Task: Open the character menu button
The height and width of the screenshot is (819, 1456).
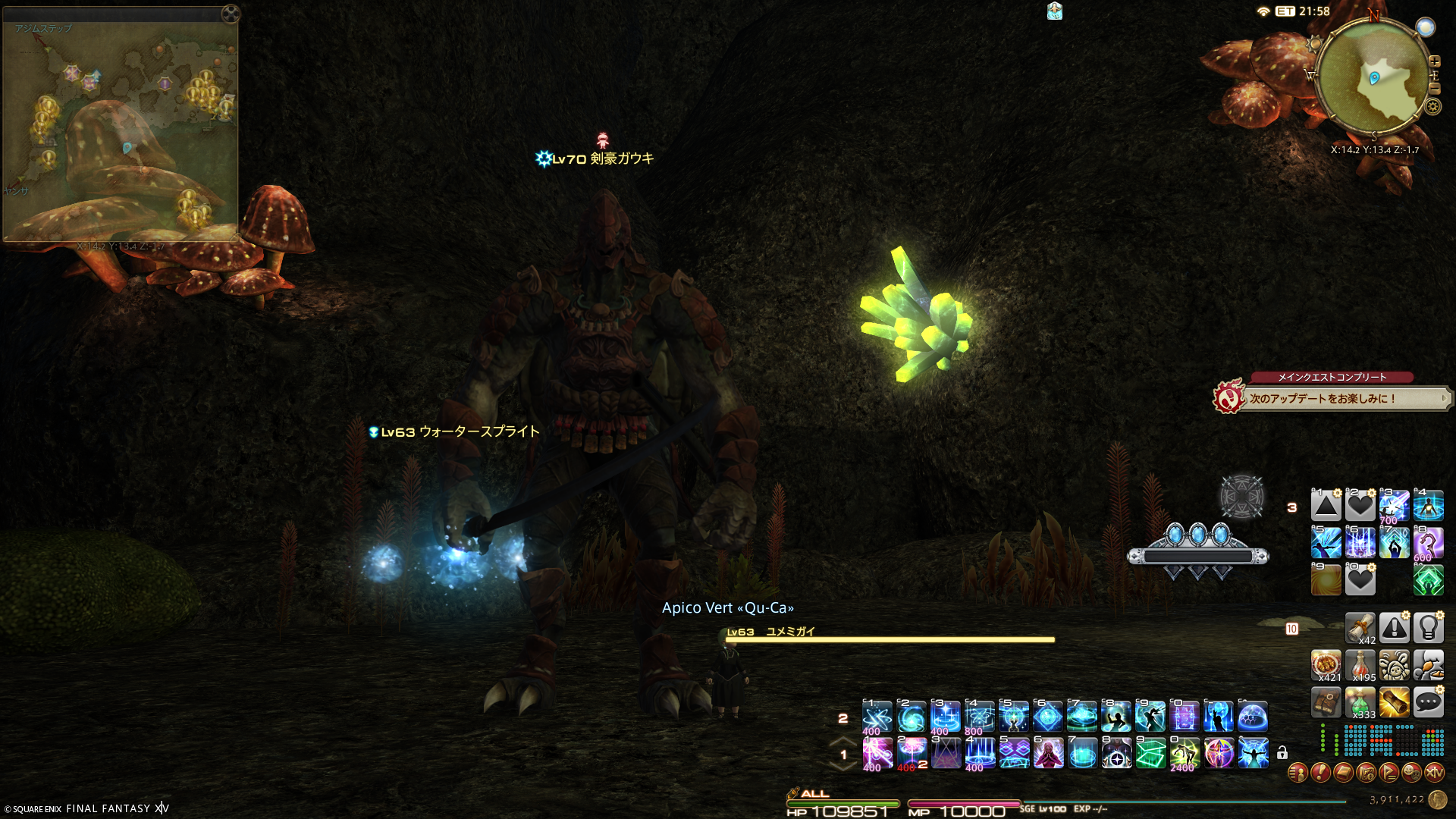Action: click(x=1298, y=773)
